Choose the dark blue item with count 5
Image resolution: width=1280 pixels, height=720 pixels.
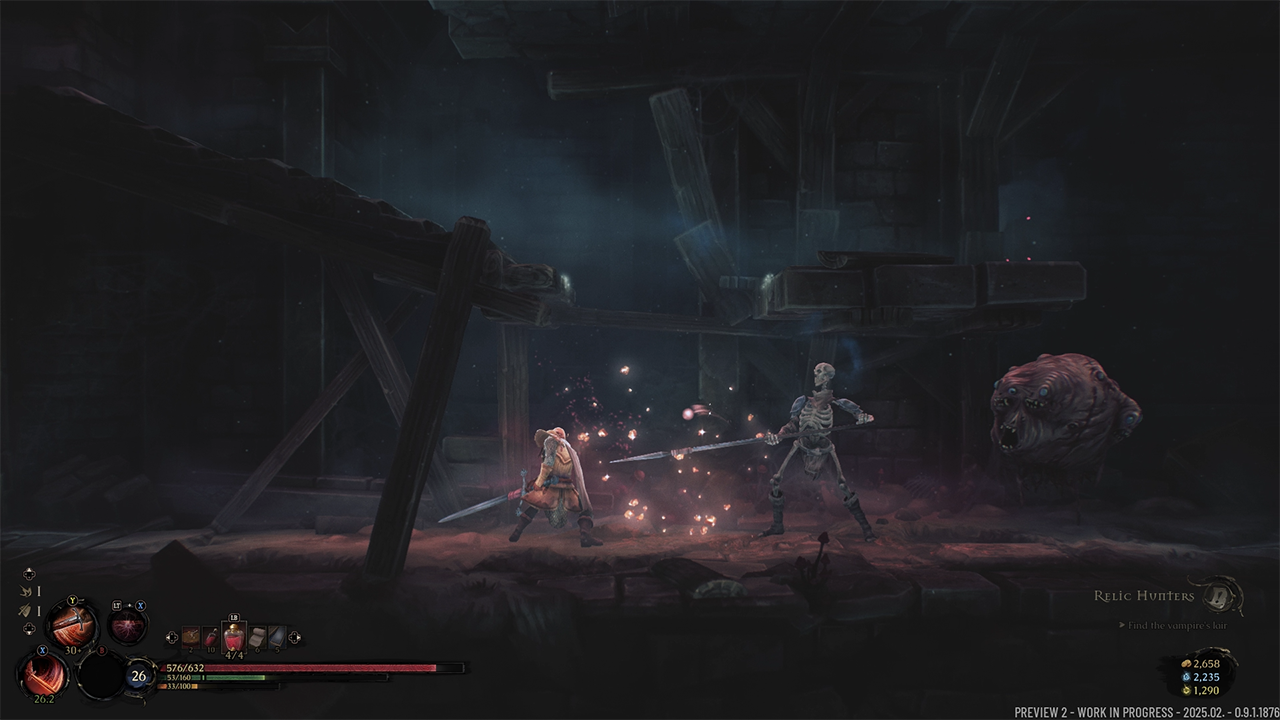pyautogui.click(x=277, y=637)
